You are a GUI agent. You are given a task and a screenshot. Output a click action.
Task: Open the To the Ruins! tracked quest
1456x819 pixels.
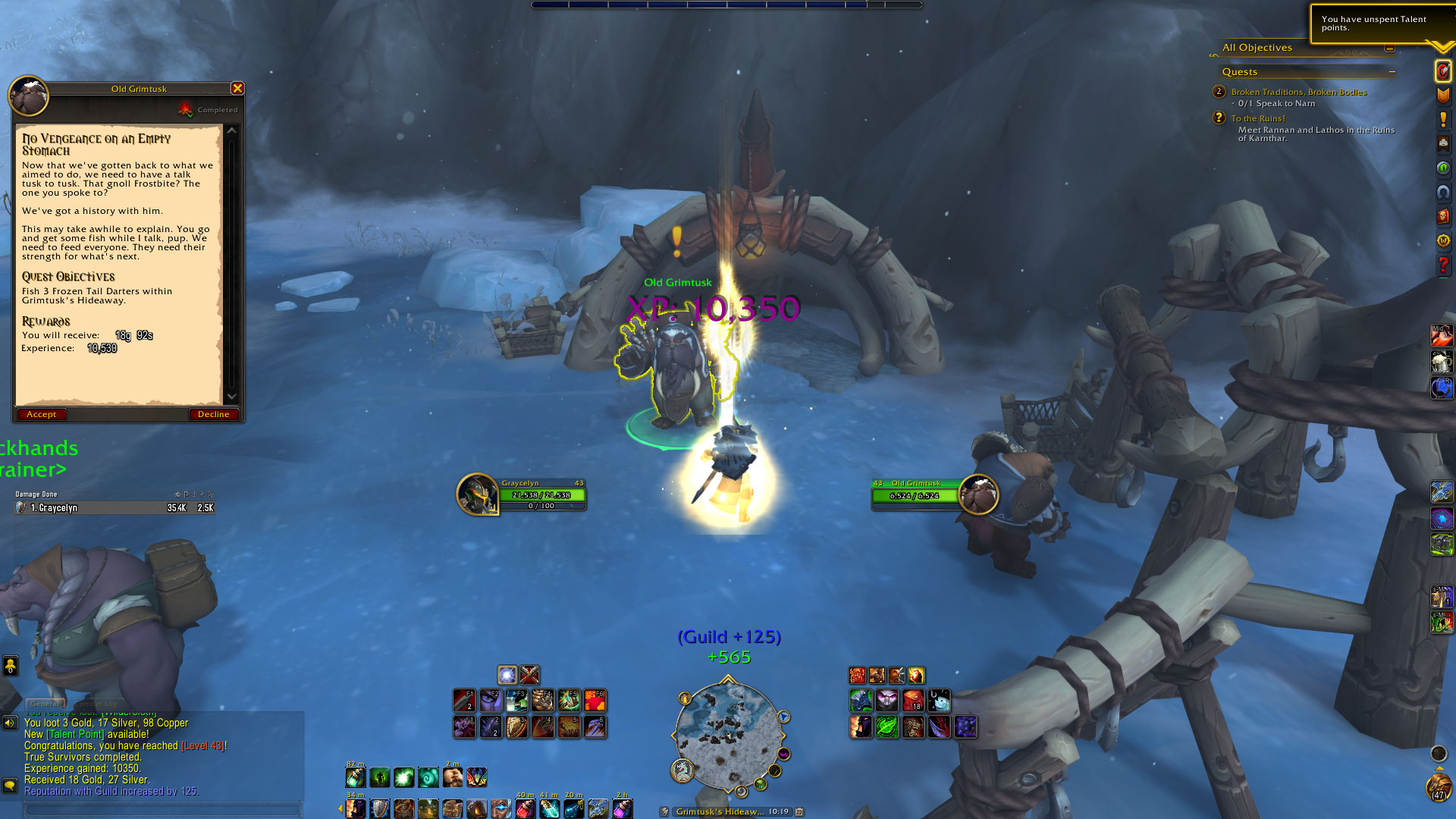(1258, 118)
